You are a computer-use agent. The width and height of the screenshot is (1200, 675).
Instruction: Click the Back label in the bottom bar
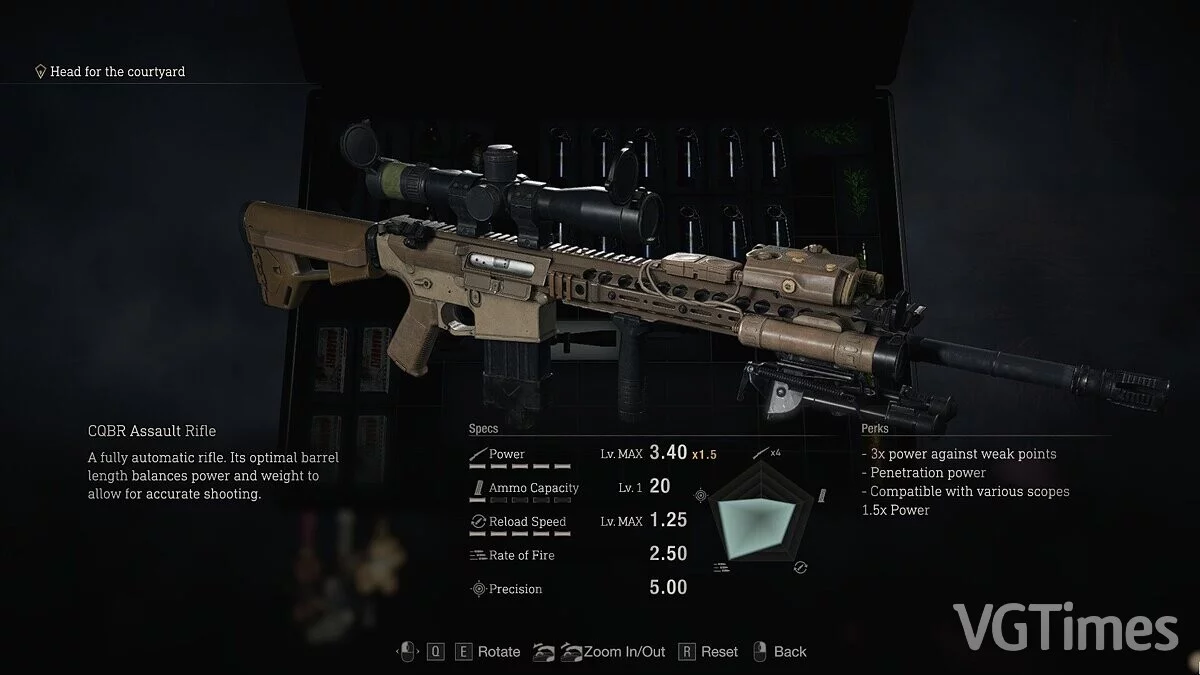[x=789, y=652]
